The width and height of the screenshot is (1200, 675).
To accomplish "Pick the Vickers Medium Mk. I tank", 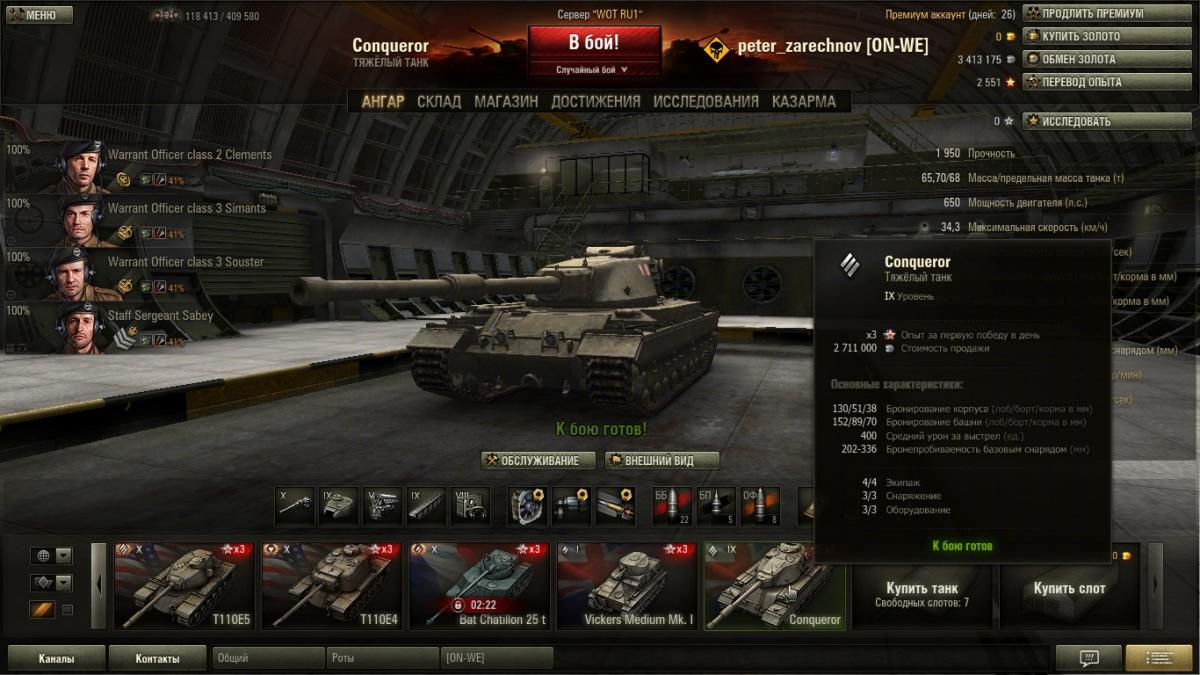I will coord(624,586).
